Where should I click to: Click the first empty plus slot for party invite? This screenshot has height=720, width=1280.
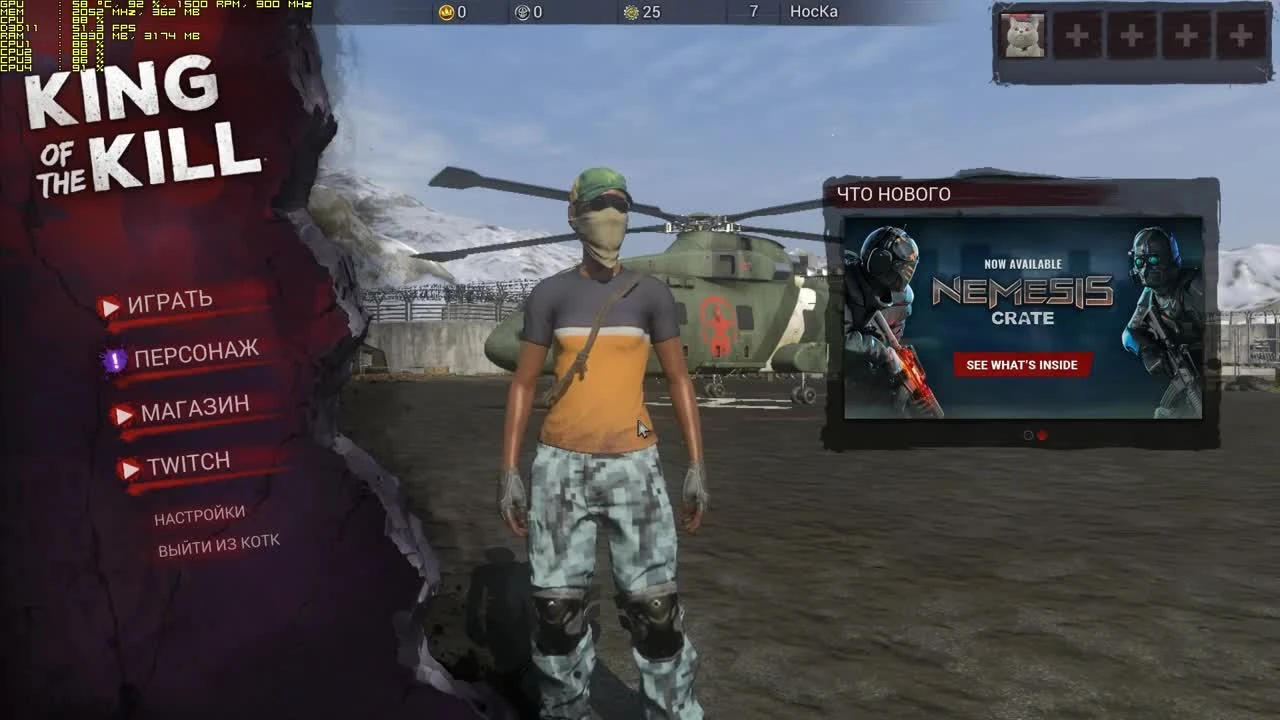click(1076, 34)
